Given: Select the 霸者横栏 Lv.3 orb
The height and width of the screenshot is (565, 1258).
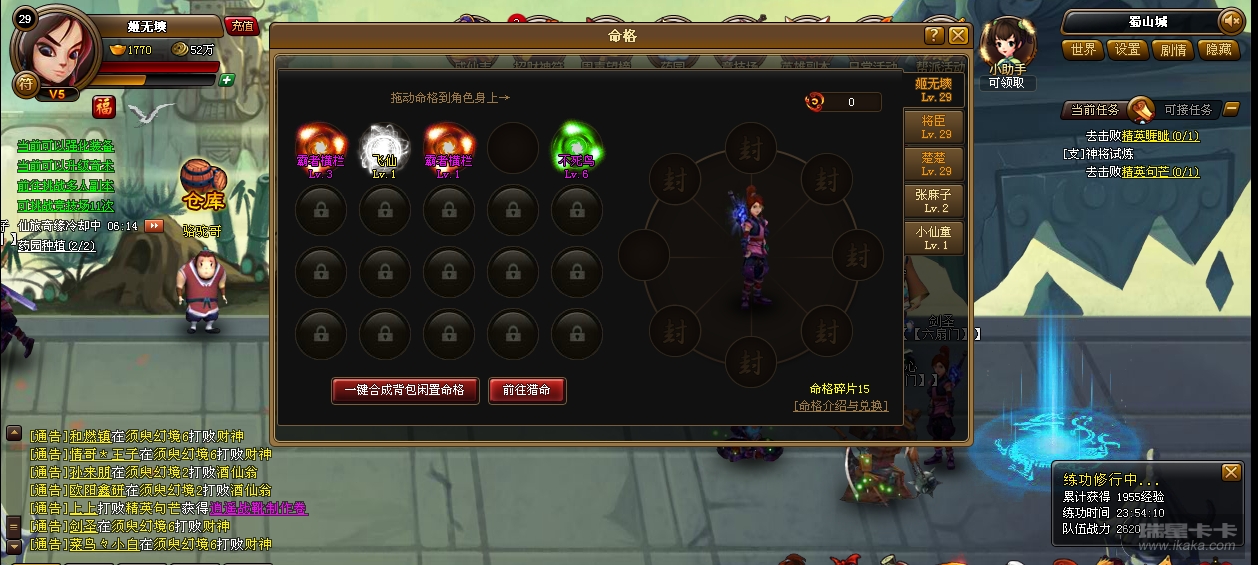Looking at the screenshot, I should click(321, 146).
